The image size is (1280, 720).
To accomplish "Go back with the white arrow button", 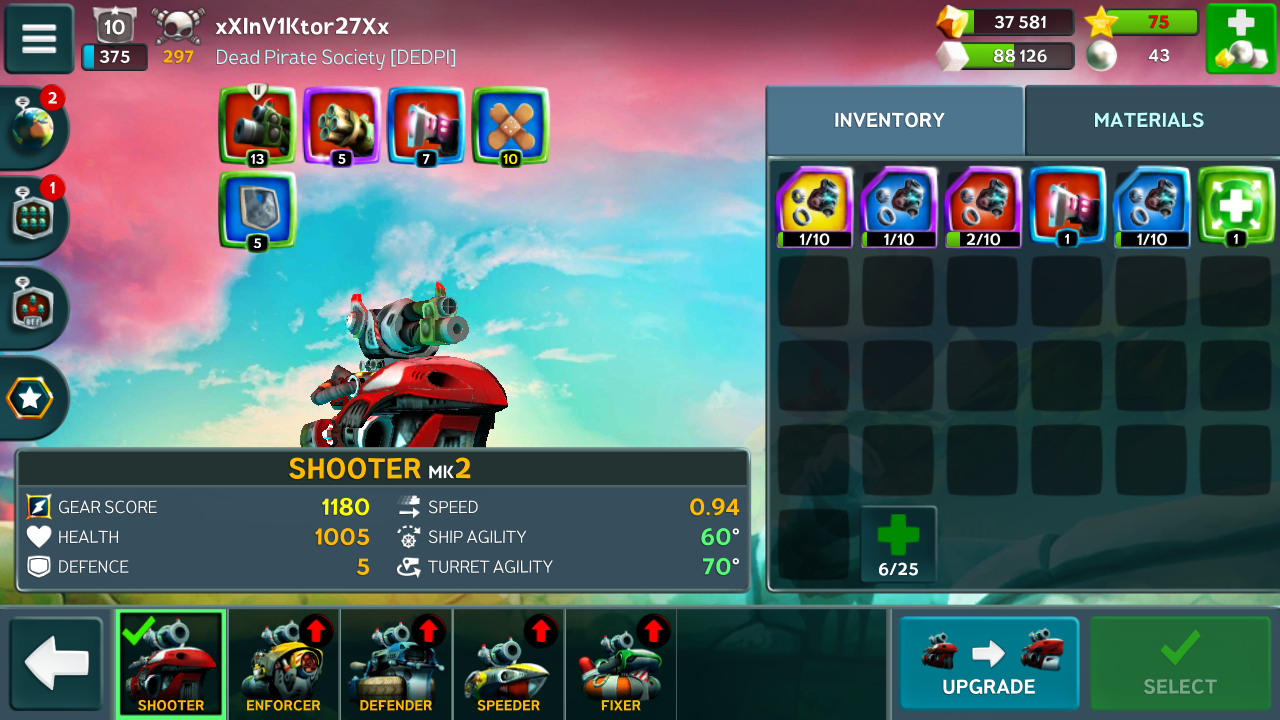I will click(57, 664).
